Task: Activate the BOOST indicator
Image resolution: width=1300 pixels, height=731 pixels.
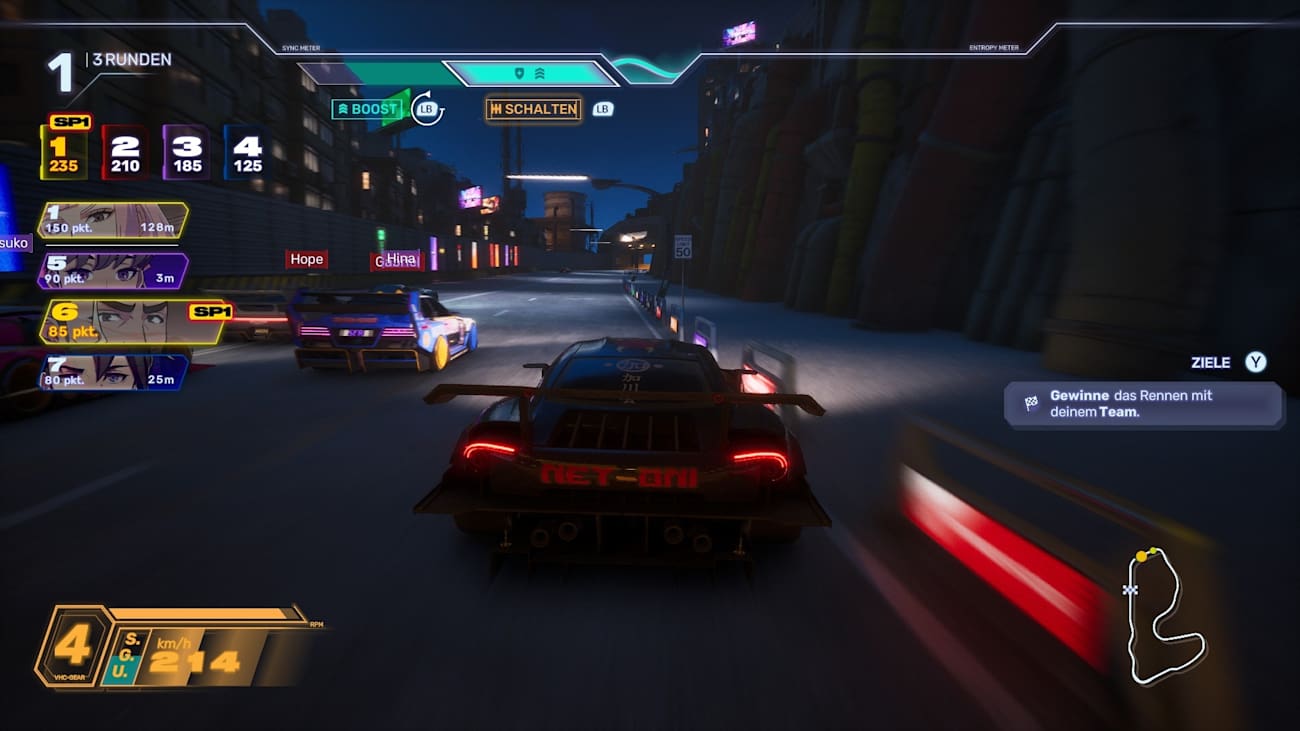Action: pos(367,109)
